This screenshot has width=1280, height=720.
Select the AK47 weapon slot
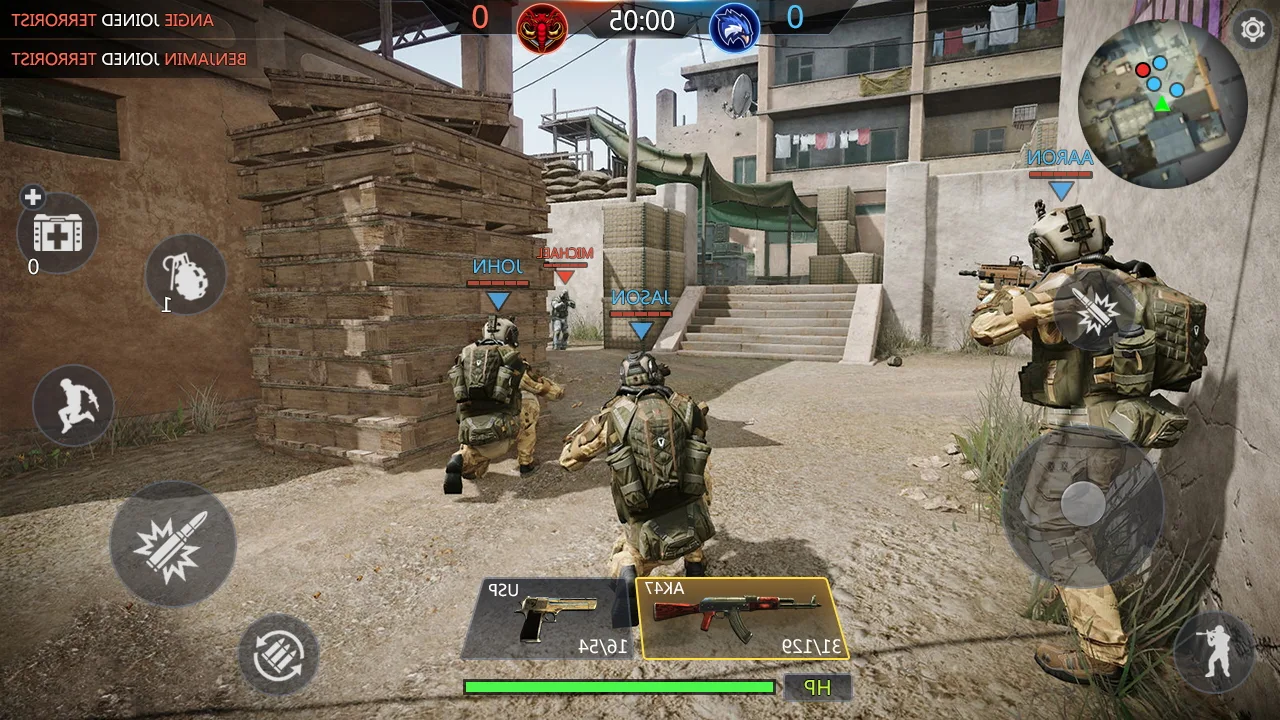tap(740, 615)
